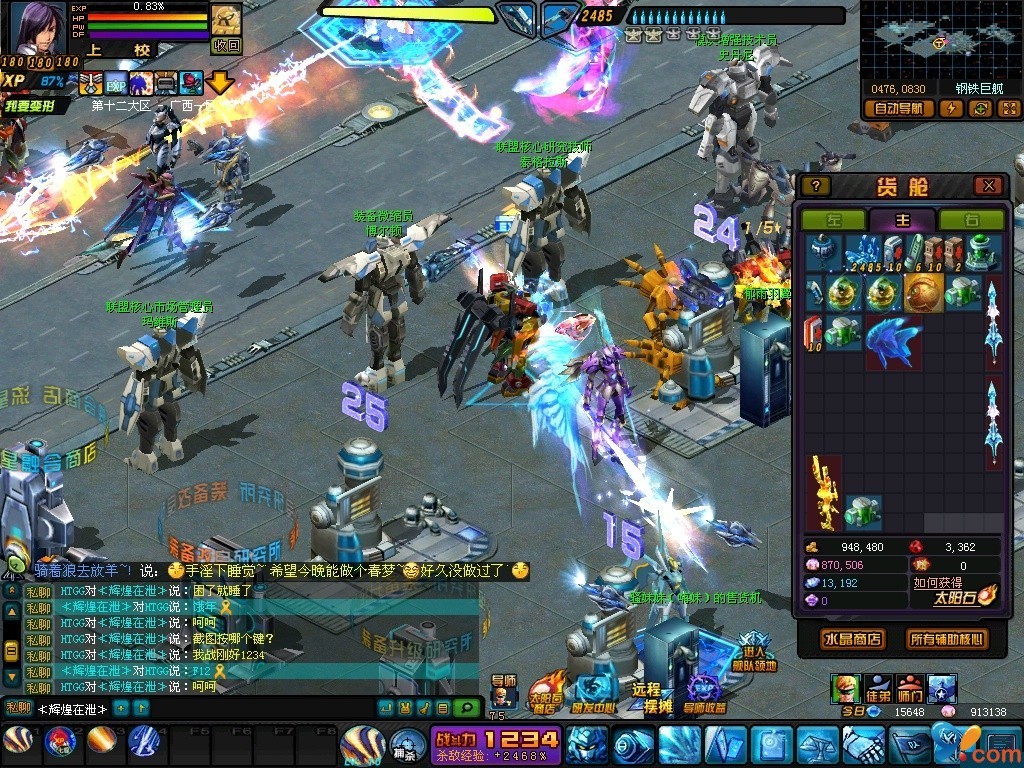Open the 远程摆摊 remote stall

[x=646, y=693]
